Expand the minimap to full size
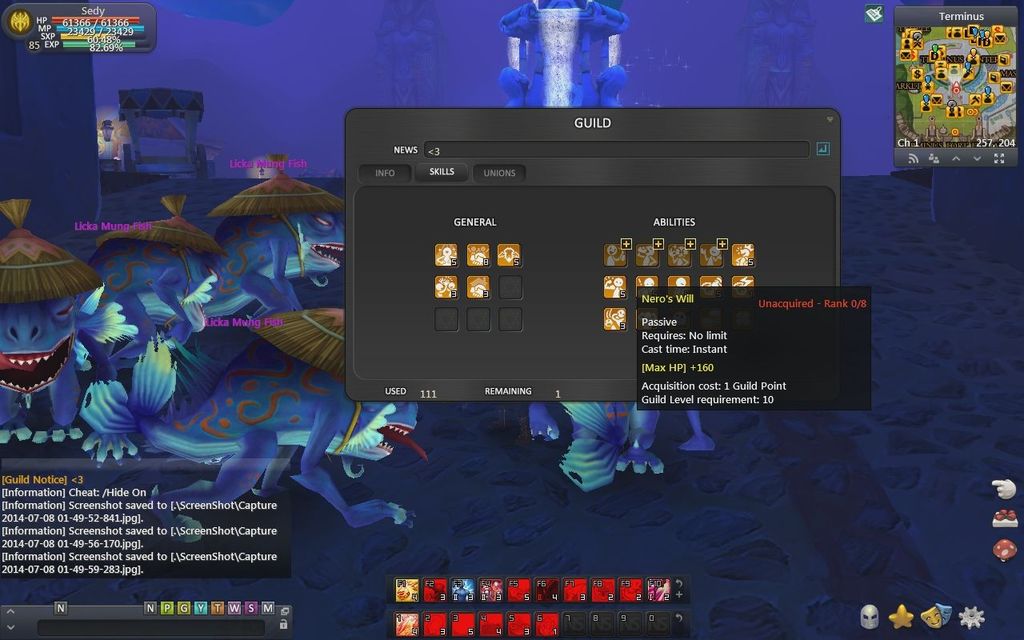The width and height of the screenshot is (1024, 640). pos(999,158)
